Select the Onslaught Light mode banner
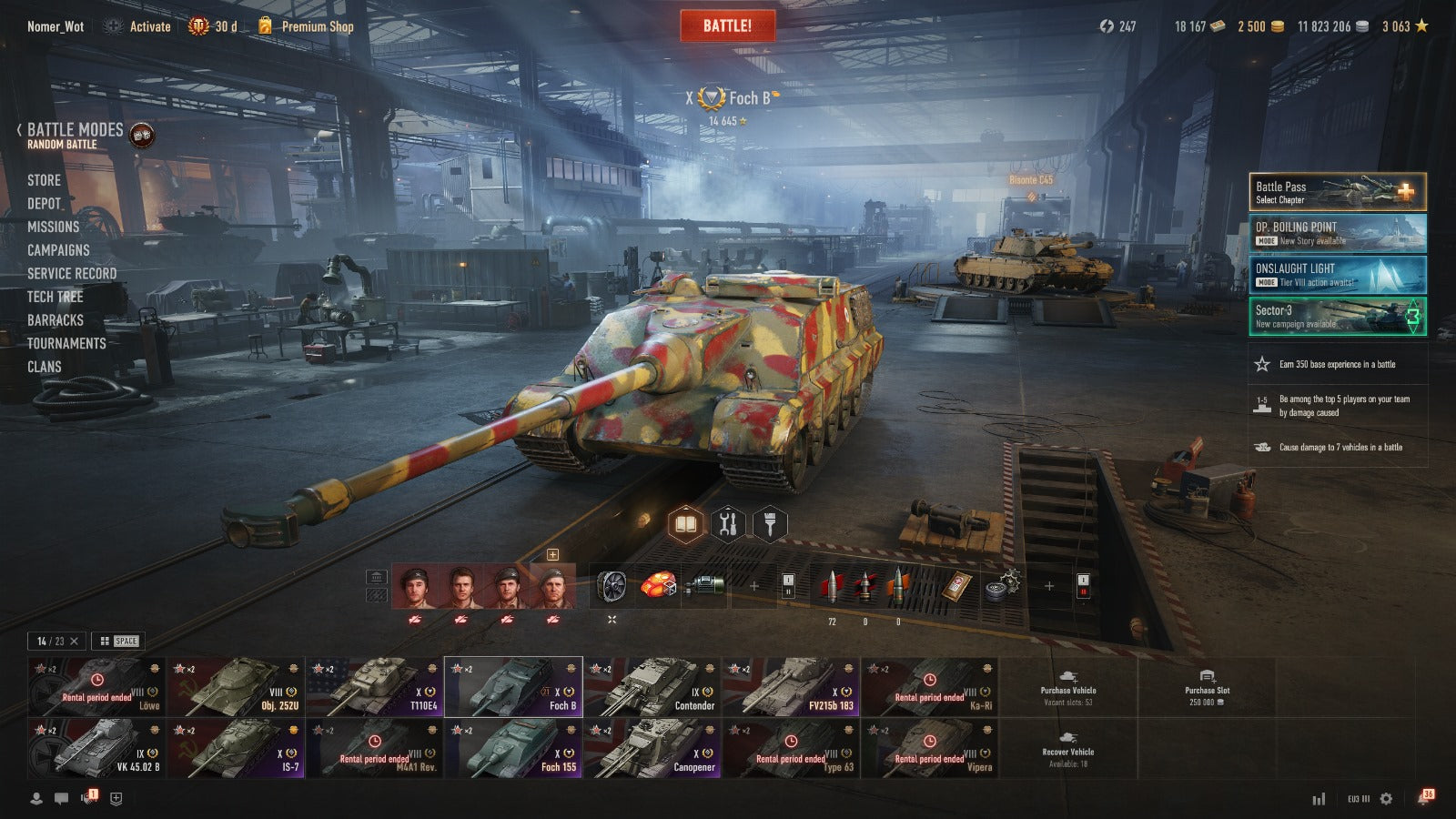Image resolution: width=1456 pixels, height=819 pixels. pyautogui.click(x=1337, y=274)
